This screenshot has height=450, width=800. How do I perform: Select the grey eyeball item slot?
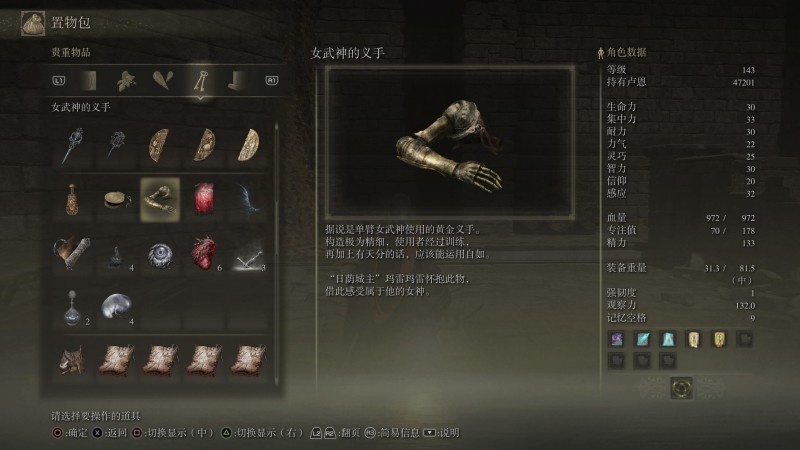tap(159, 252)
